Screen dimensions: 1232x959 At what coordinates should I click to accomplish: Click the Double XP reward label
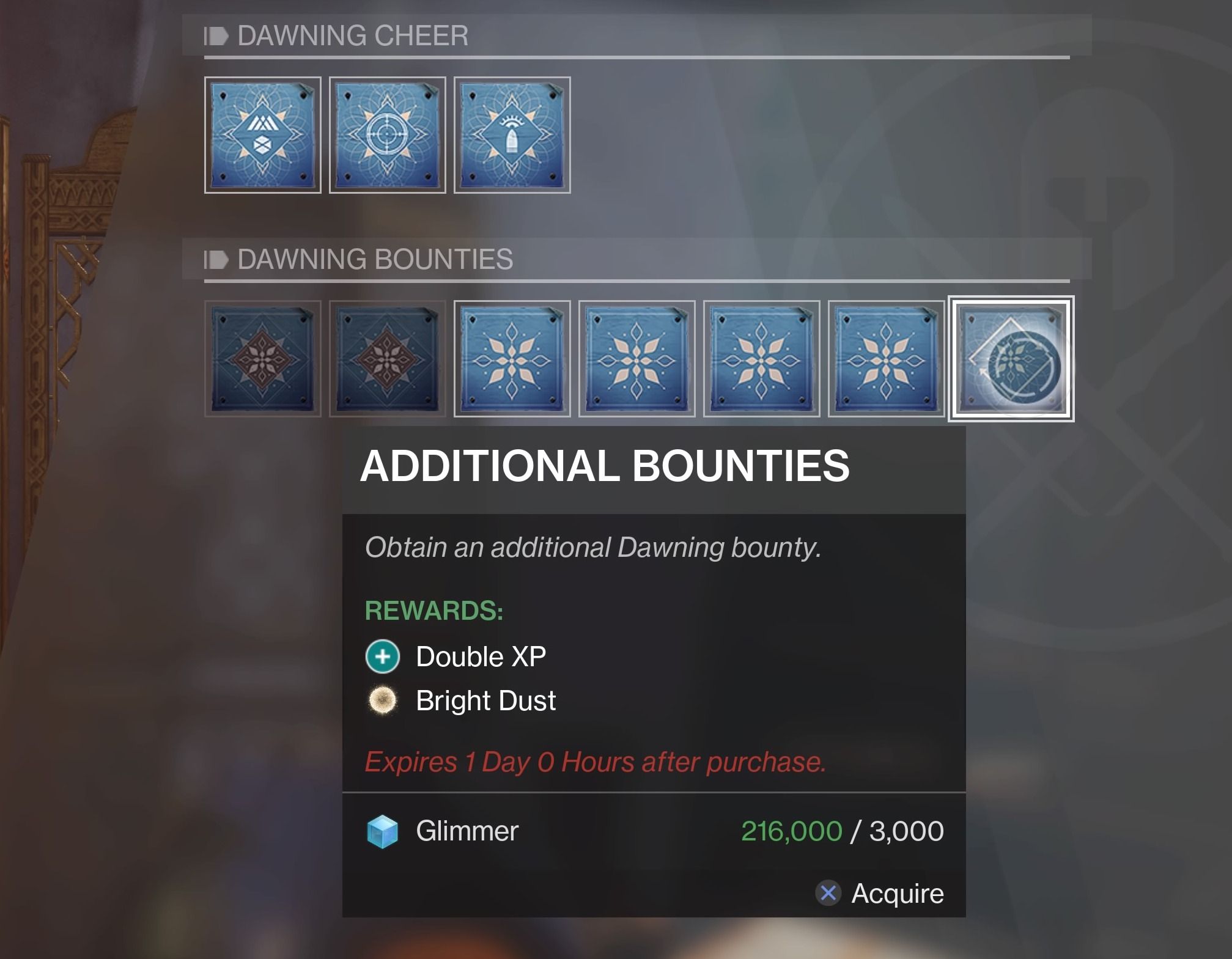481,656
